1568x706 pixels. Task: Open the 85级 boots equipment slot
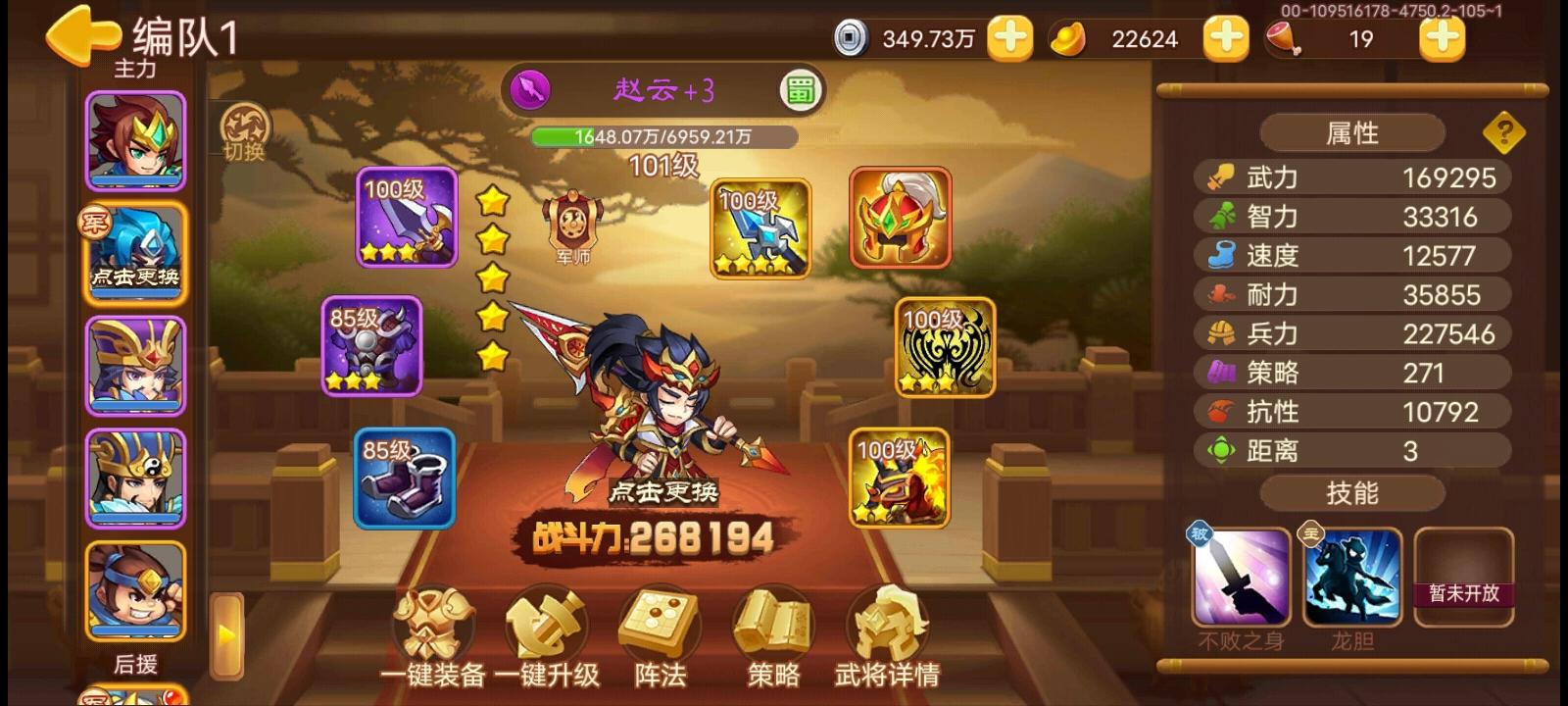[405, 480]
